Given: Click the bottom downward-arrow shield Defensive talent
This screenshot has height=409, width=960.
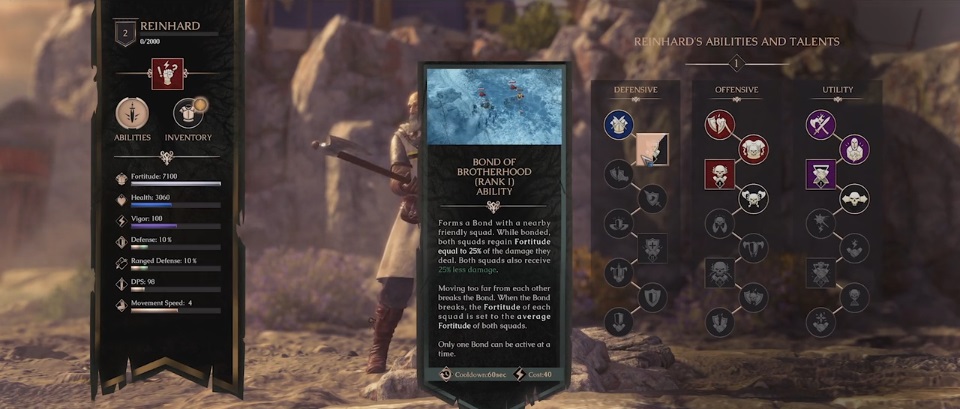Looking at the screenshot, I should click(618, 322).
